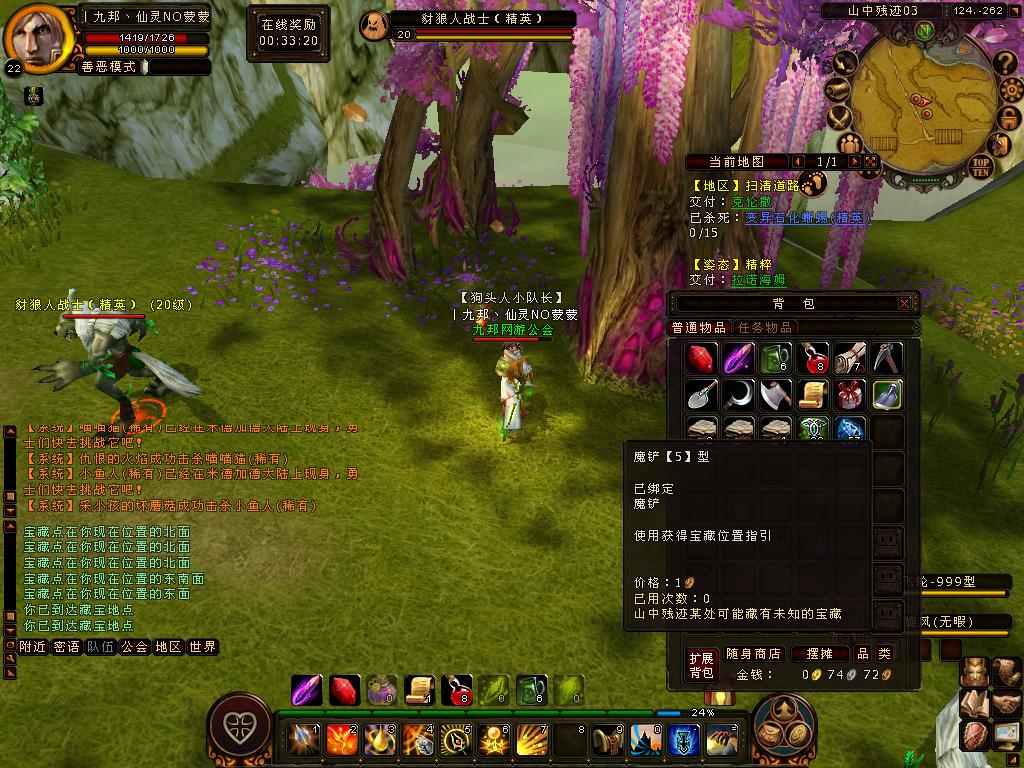Viewport: 1024px width, 768px height.
Task: Toggle the 善恶模式 mode button
Action: (x=115, y=67)
